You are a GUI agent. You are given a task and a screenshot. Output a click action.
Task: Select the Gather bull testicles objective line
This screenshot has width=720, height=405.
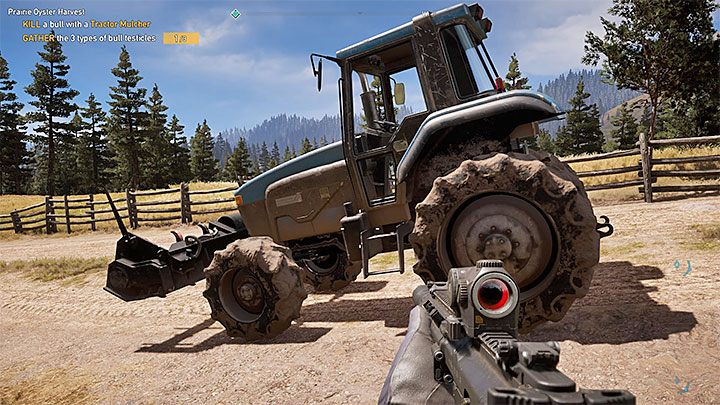click(x=91, y=38)
